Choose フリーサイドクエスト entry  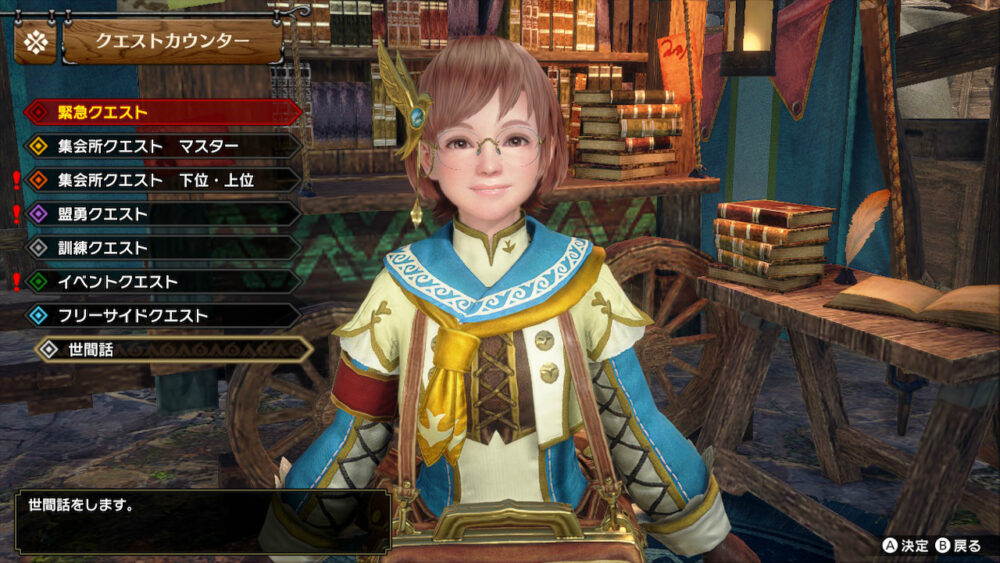[160, 316]
